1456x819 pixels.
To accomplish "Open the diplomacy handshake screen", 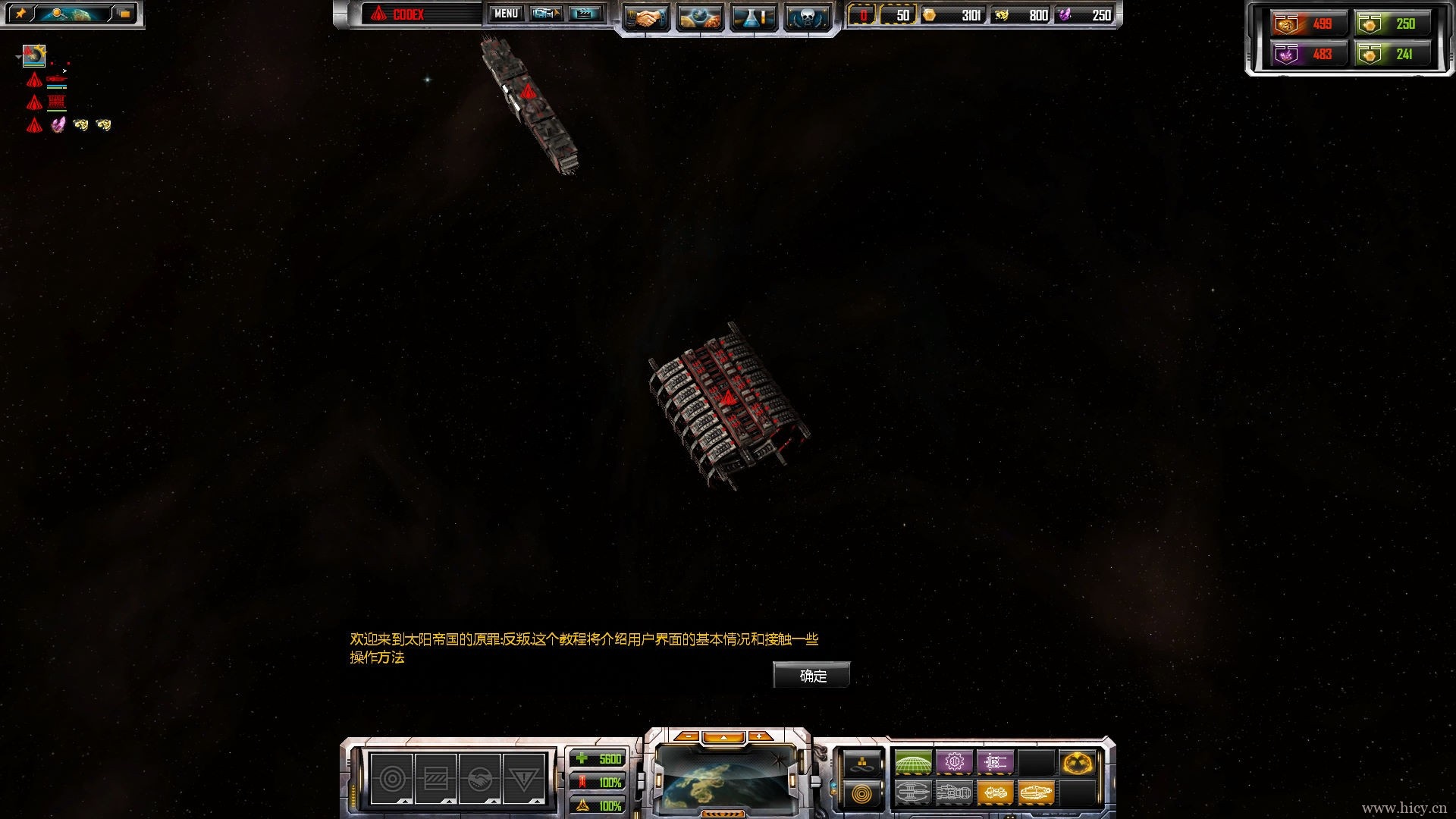I will (646, 18).
